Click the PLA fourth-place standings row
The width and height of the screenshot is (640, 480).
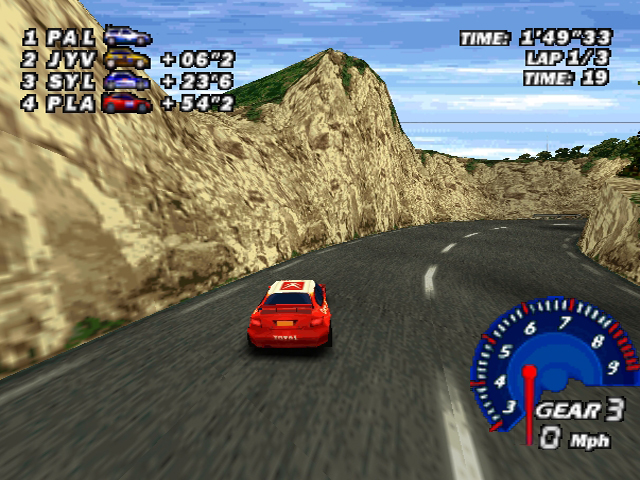[128, 103]
